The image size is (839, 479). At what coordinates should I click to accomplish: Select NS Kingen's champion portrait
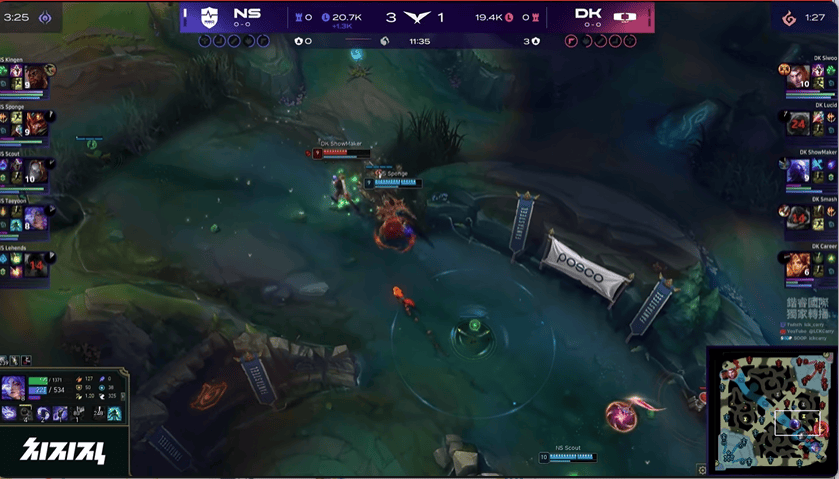click(35, 77)
